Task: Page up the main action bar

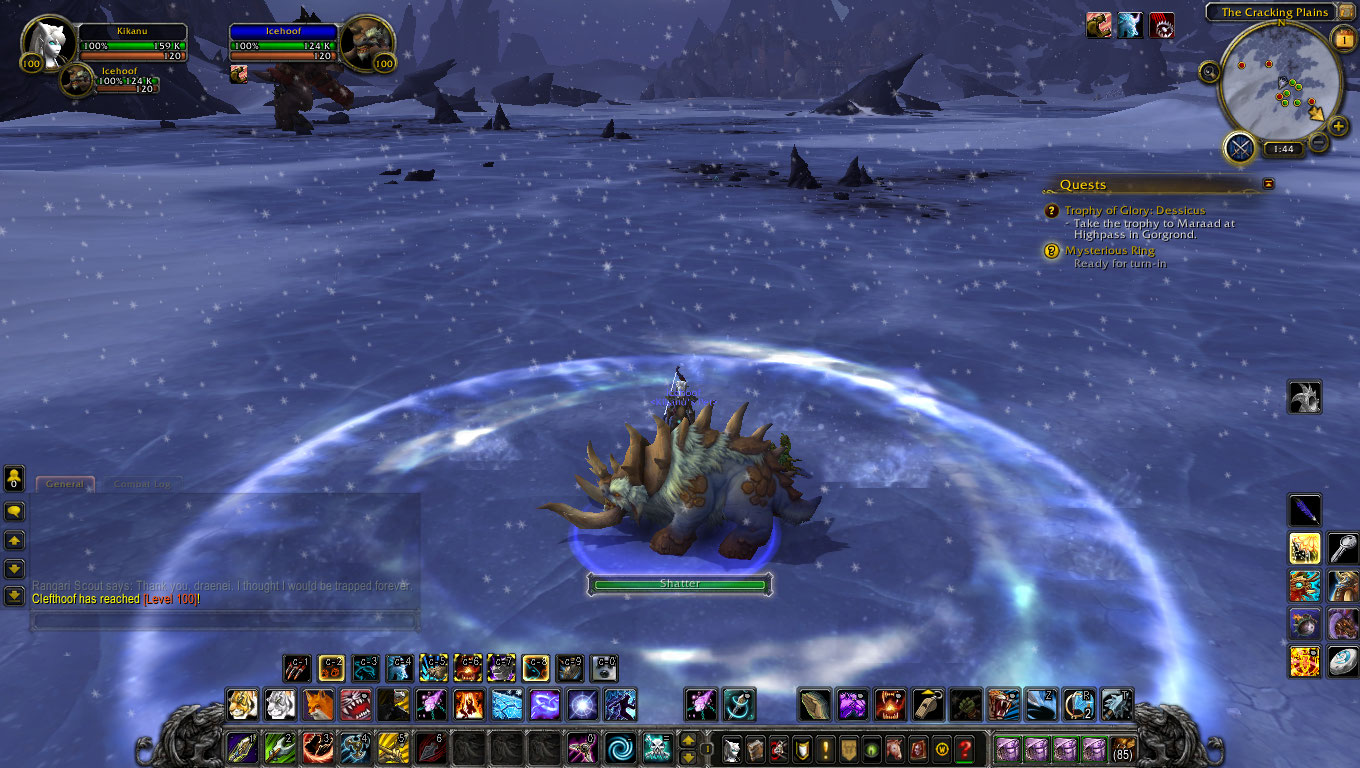Action: (688, 740)
